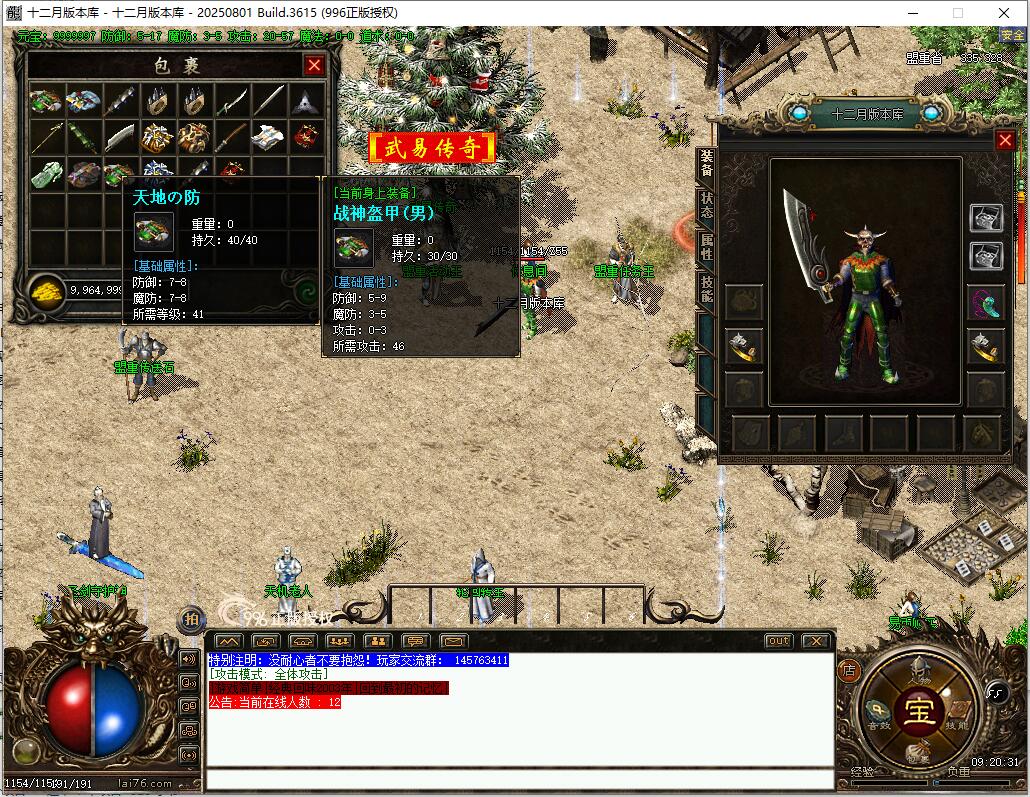Close the chat panel with X
This screenshot has width=1030, height=797.
(815, 641)
